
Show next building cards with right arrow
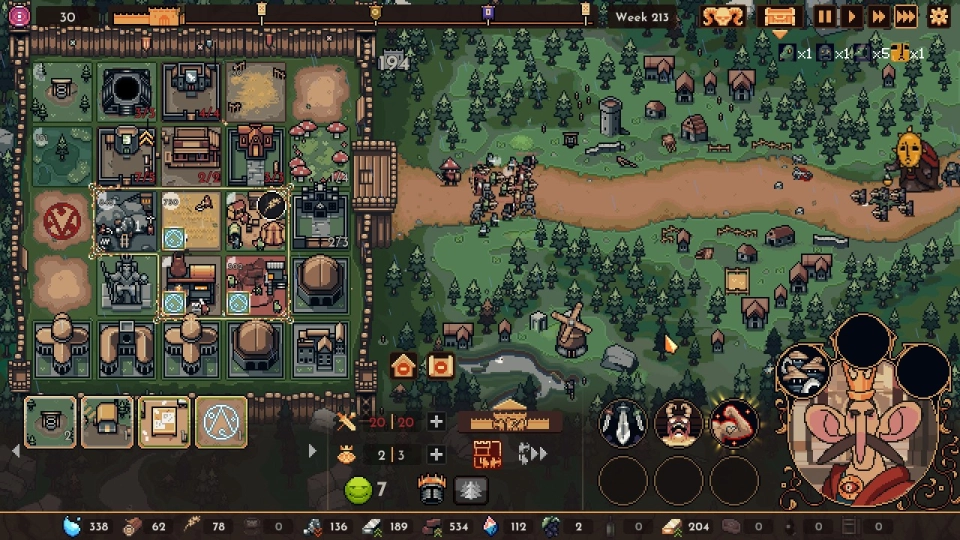tap(312, 451)
